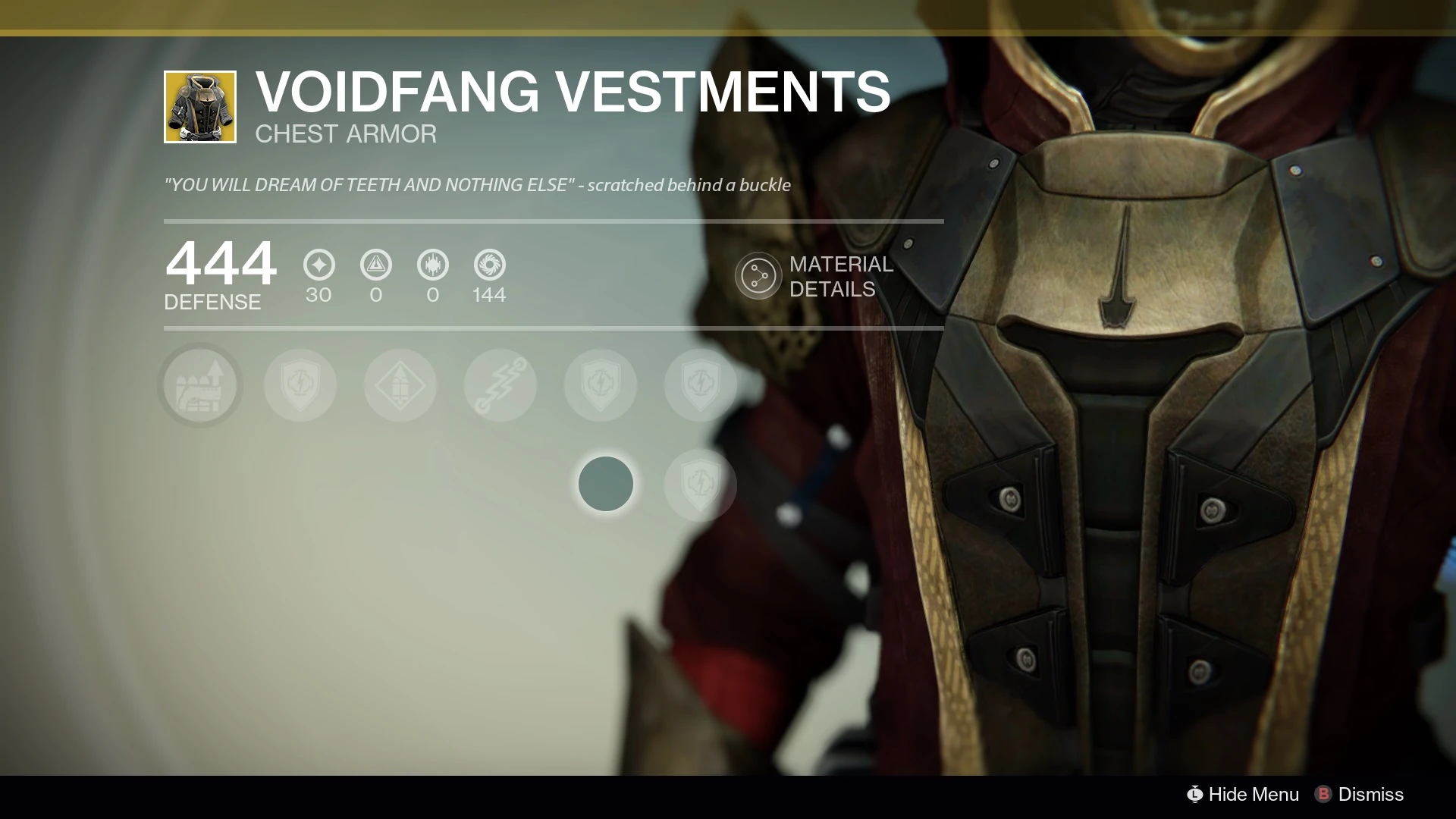Click the Voidfang Vestments item thumbnail

(200, 107)
